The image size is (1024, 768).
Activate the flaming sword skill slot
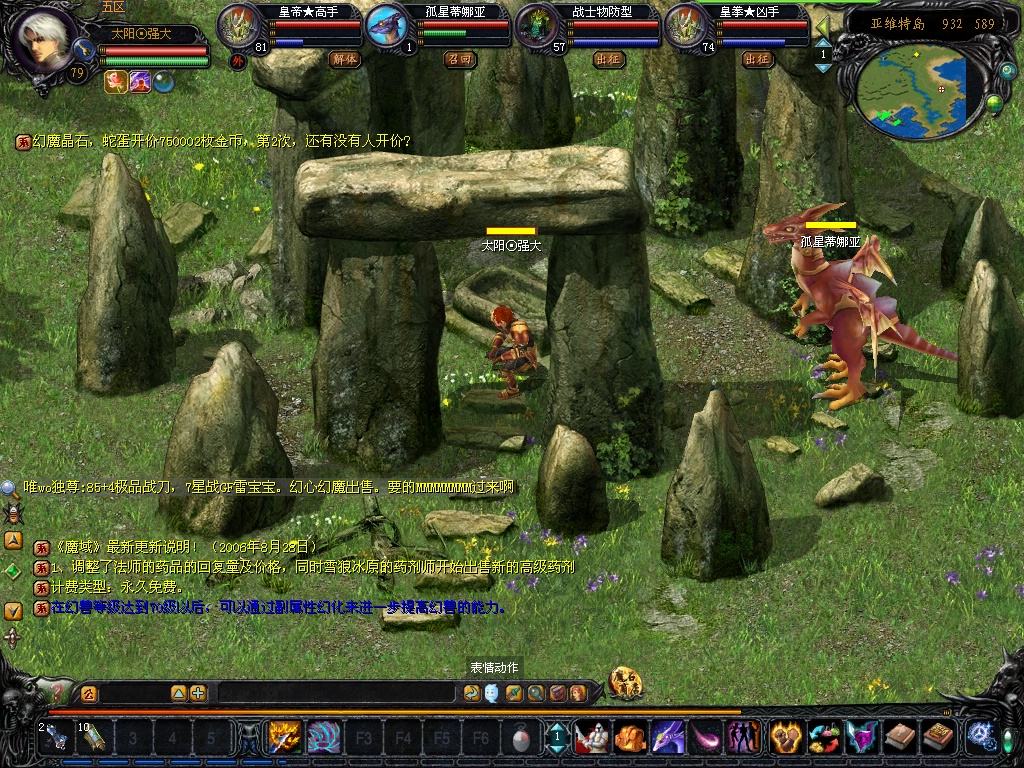tap(284, 738)
